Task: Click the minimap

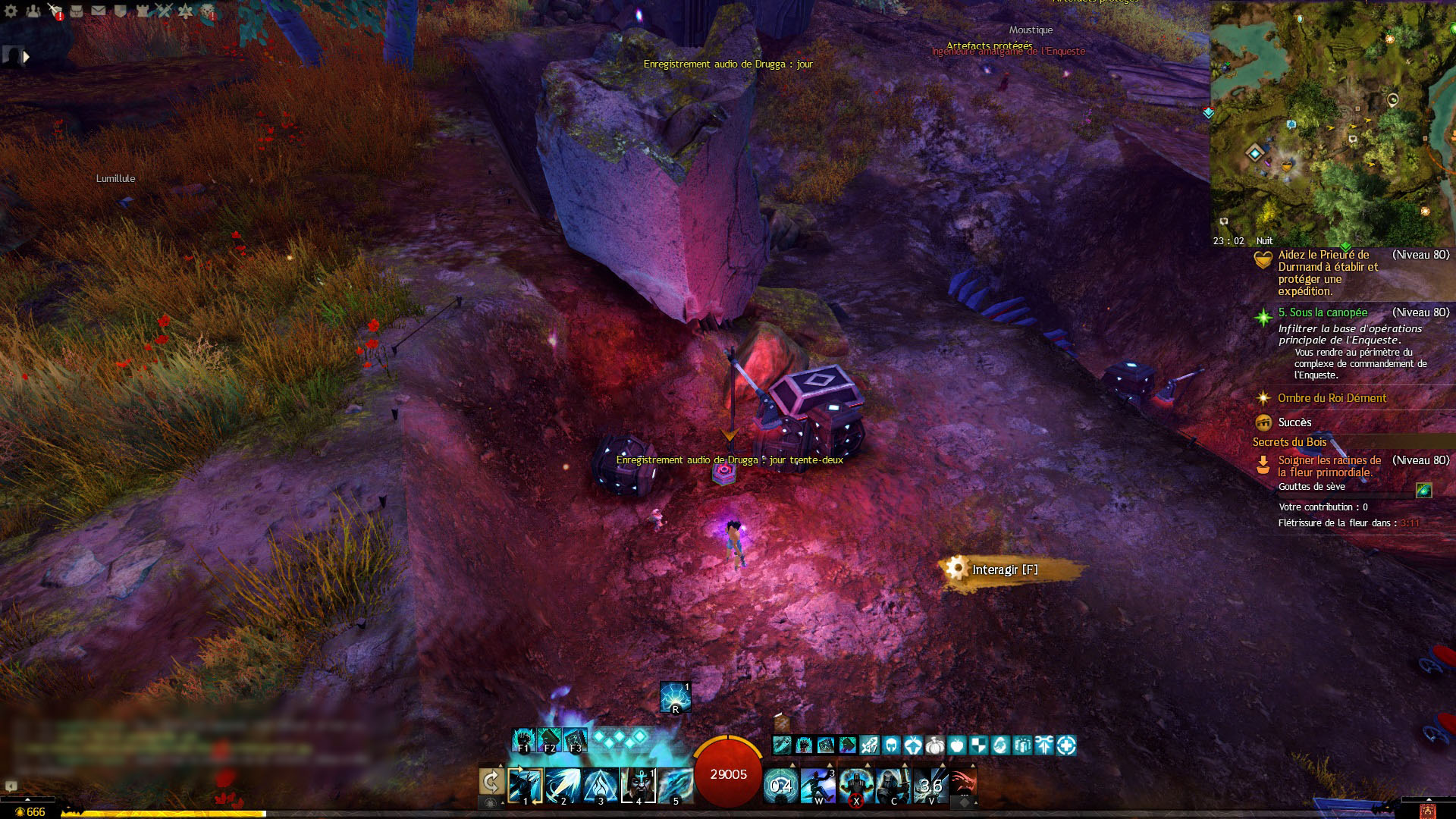Action: (1332, 121)
